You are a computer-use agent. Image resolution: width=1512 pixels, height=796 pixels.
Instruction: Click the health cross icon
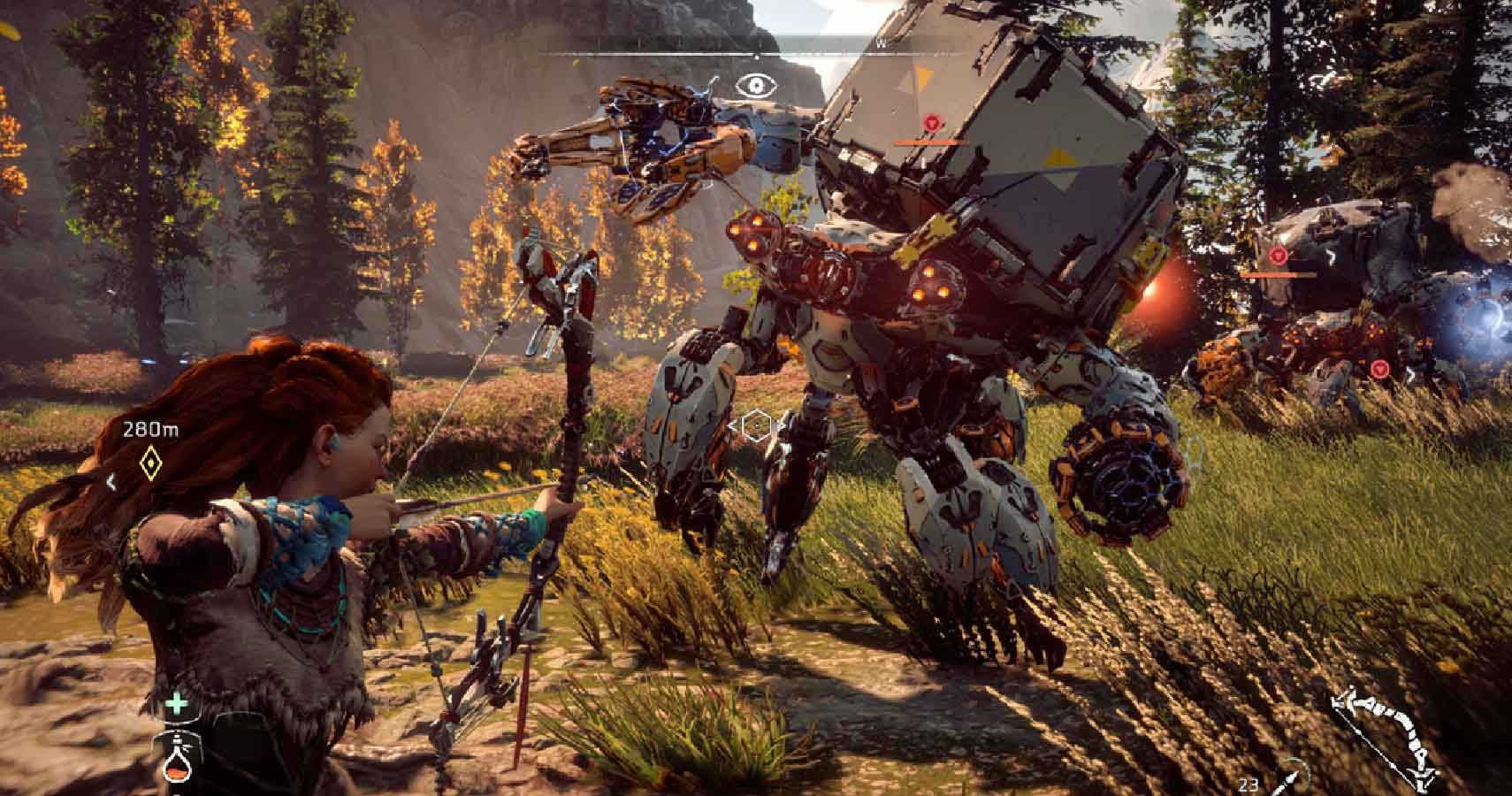click(177, 703)
